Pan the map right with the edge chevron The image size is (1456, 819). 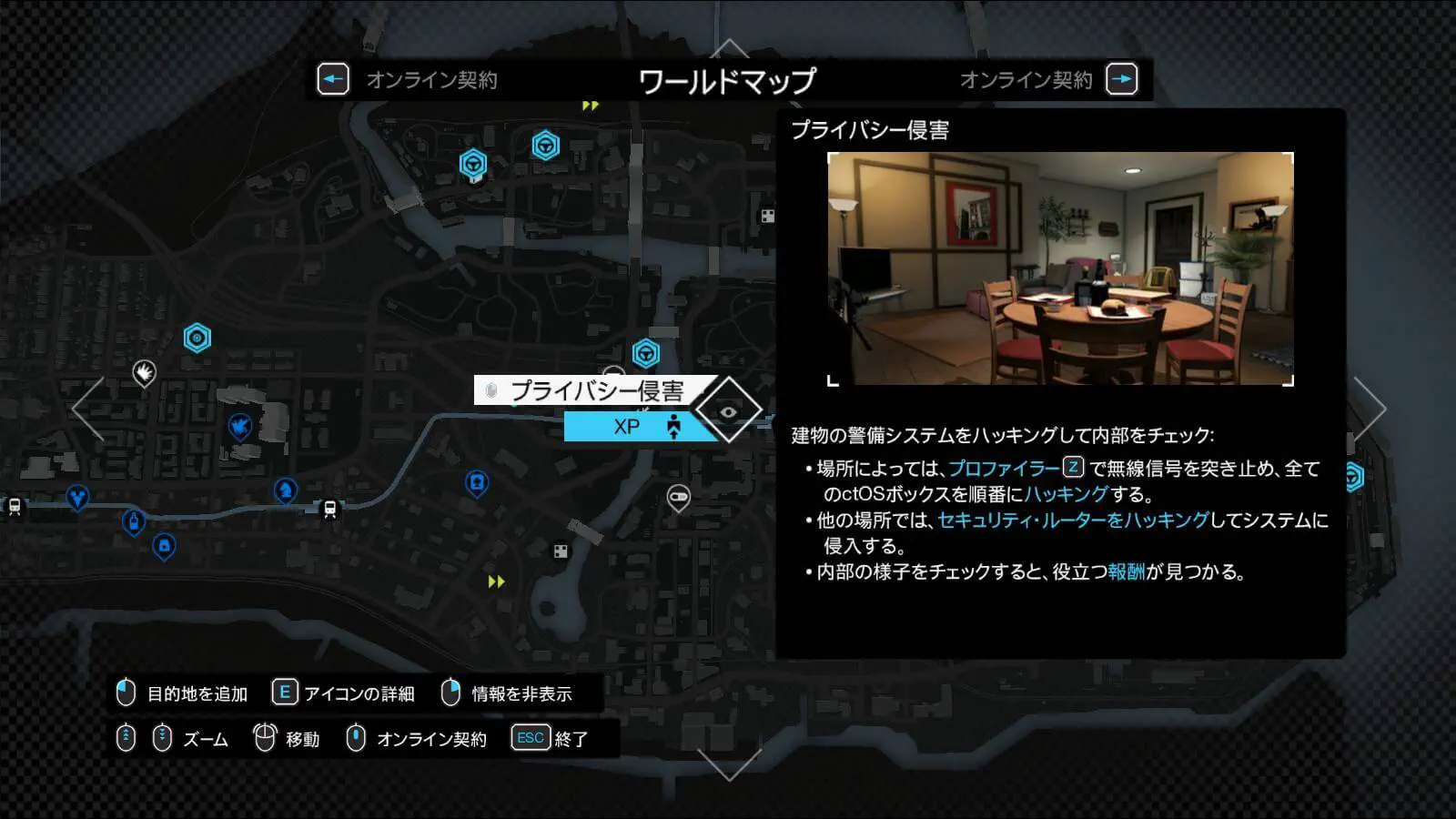pyautogui.click(x=1370, y=409)
